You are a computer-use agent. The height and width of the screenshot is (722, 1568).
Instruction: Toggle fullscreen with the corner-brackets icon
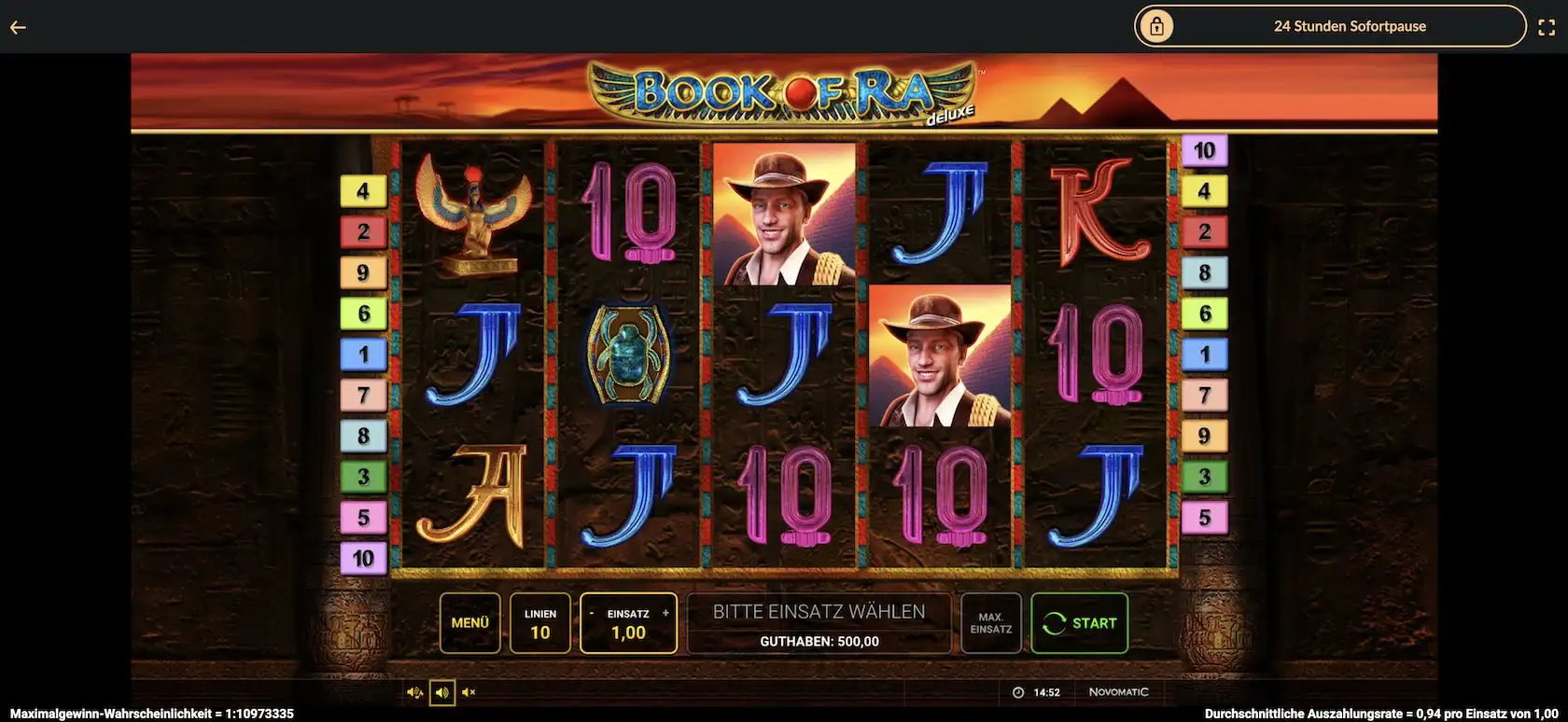click(1547, 27)
